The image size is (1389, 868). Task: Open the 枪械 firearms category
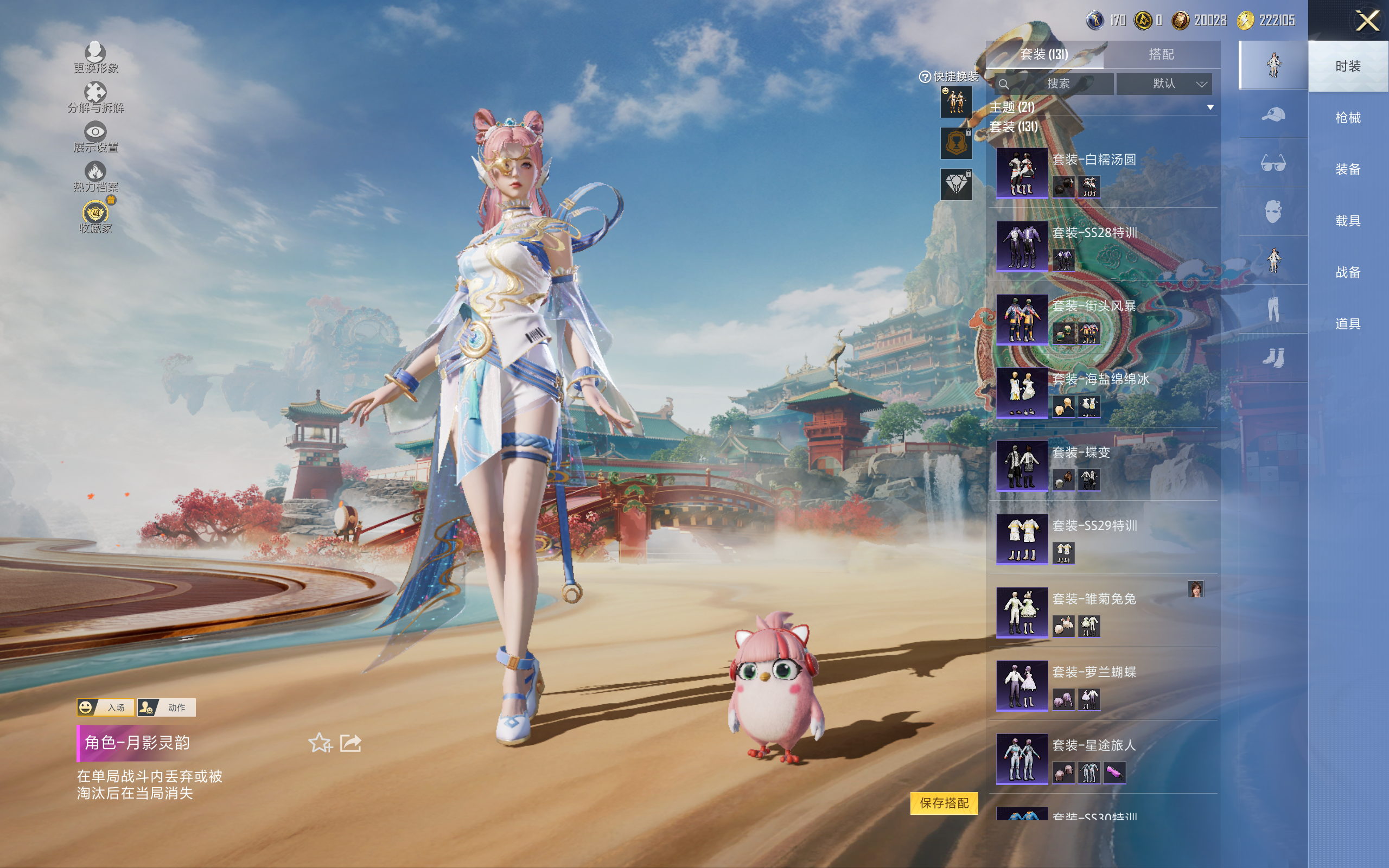click(1347, 118)
